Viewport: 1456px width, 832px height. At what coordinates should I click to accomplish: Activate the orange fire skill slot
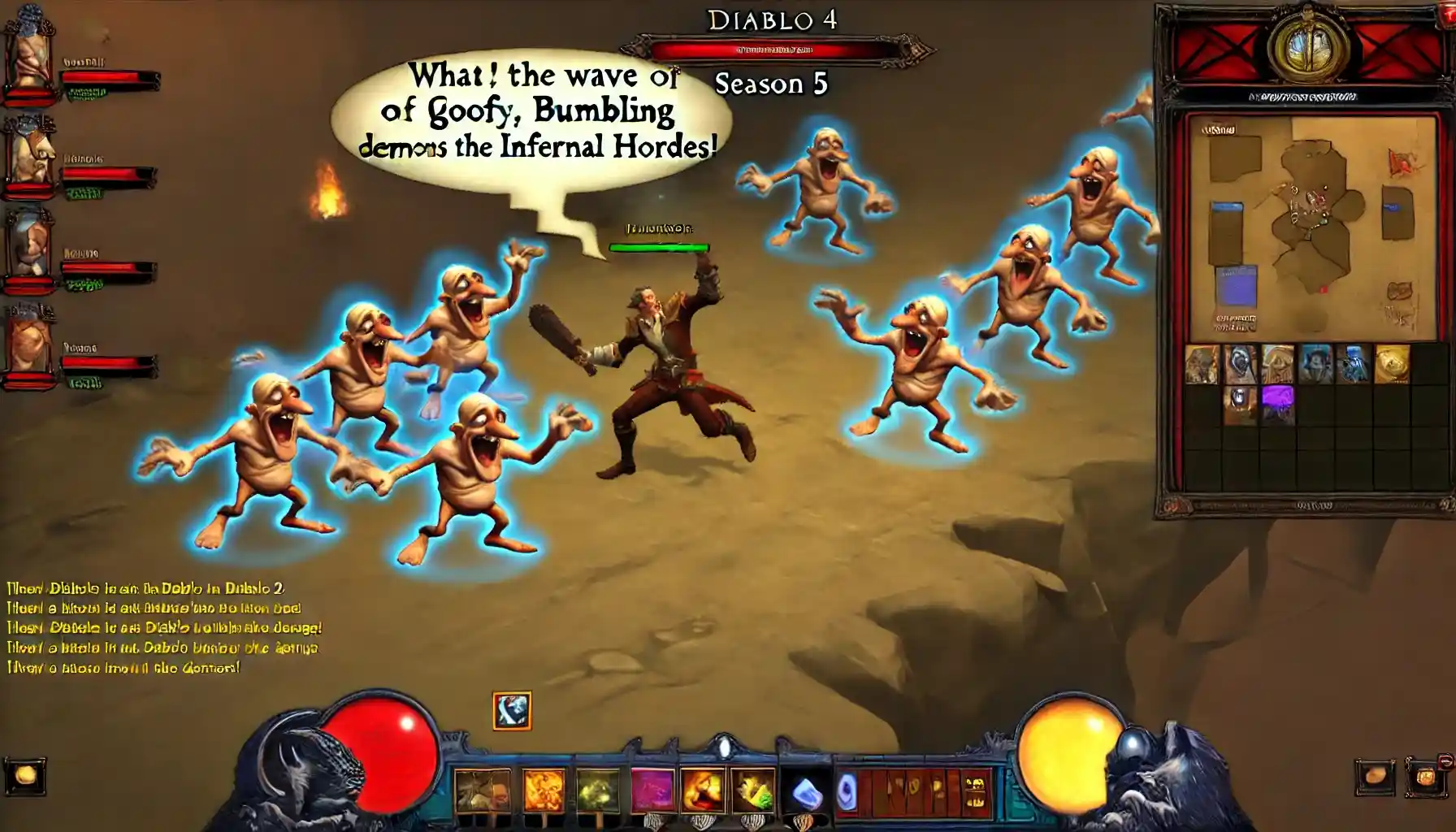point(544,790)
